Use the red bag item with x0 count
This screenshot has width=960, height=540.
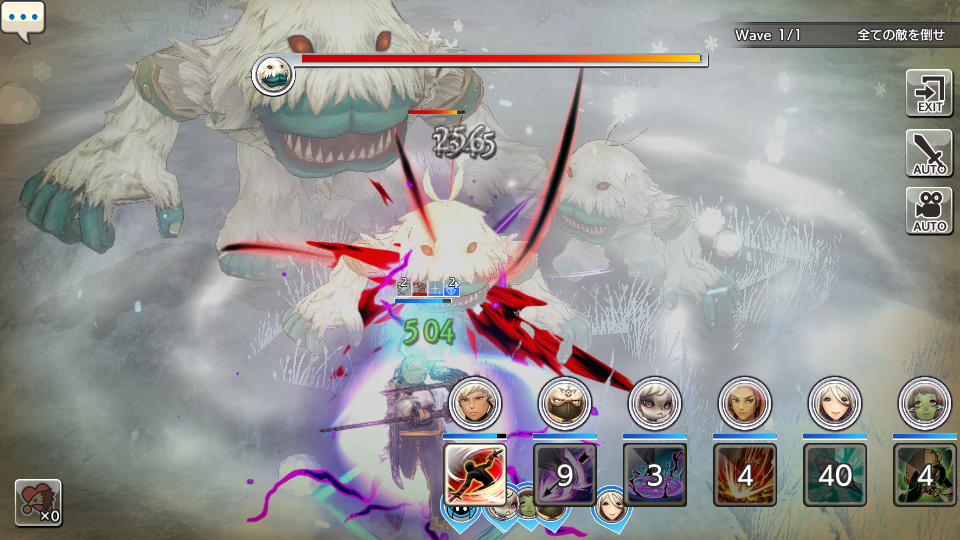coord(38,502)
